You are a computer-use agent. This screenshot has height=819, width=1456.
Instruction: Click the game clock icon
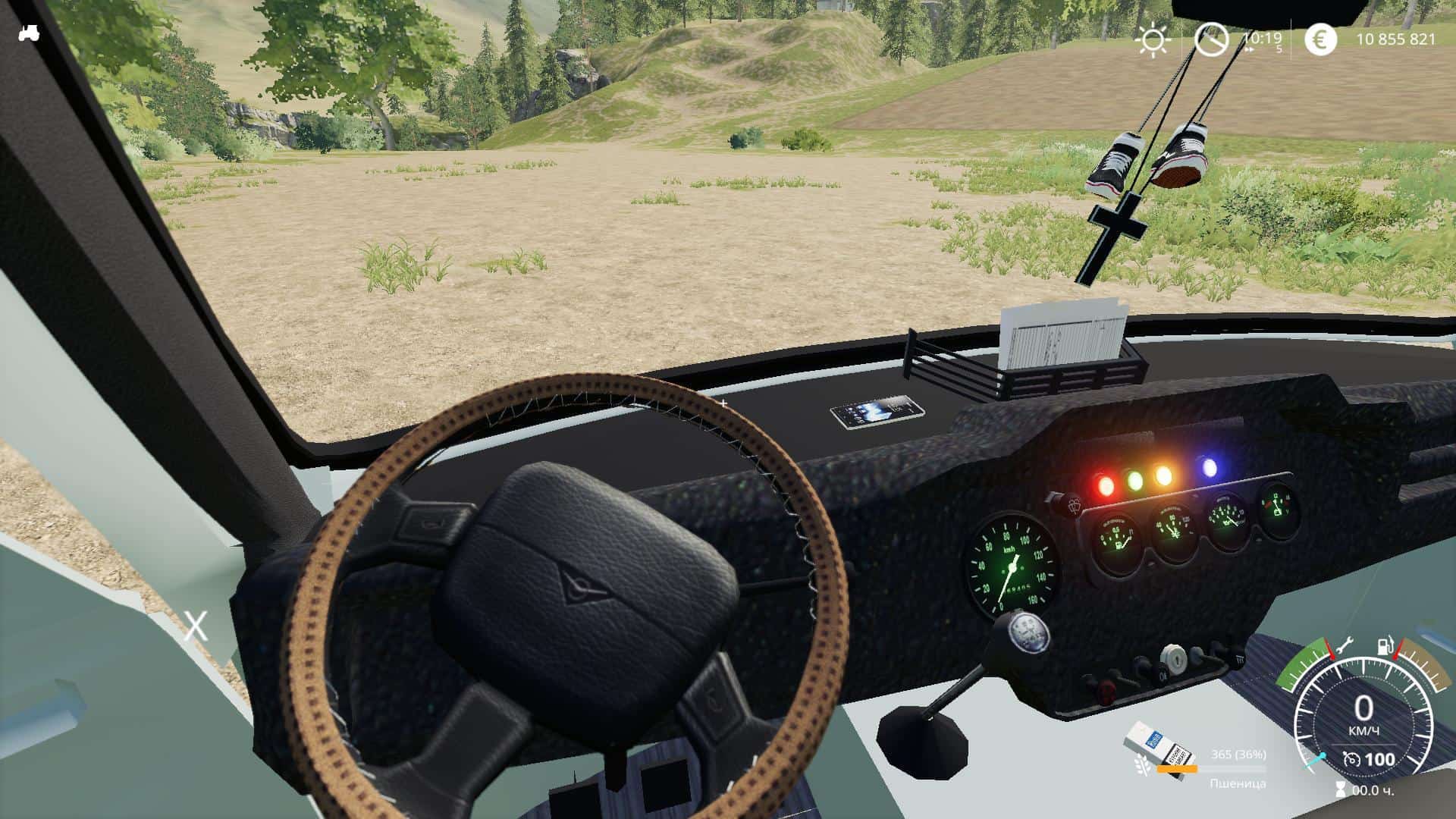click(x=1212, y=39)
